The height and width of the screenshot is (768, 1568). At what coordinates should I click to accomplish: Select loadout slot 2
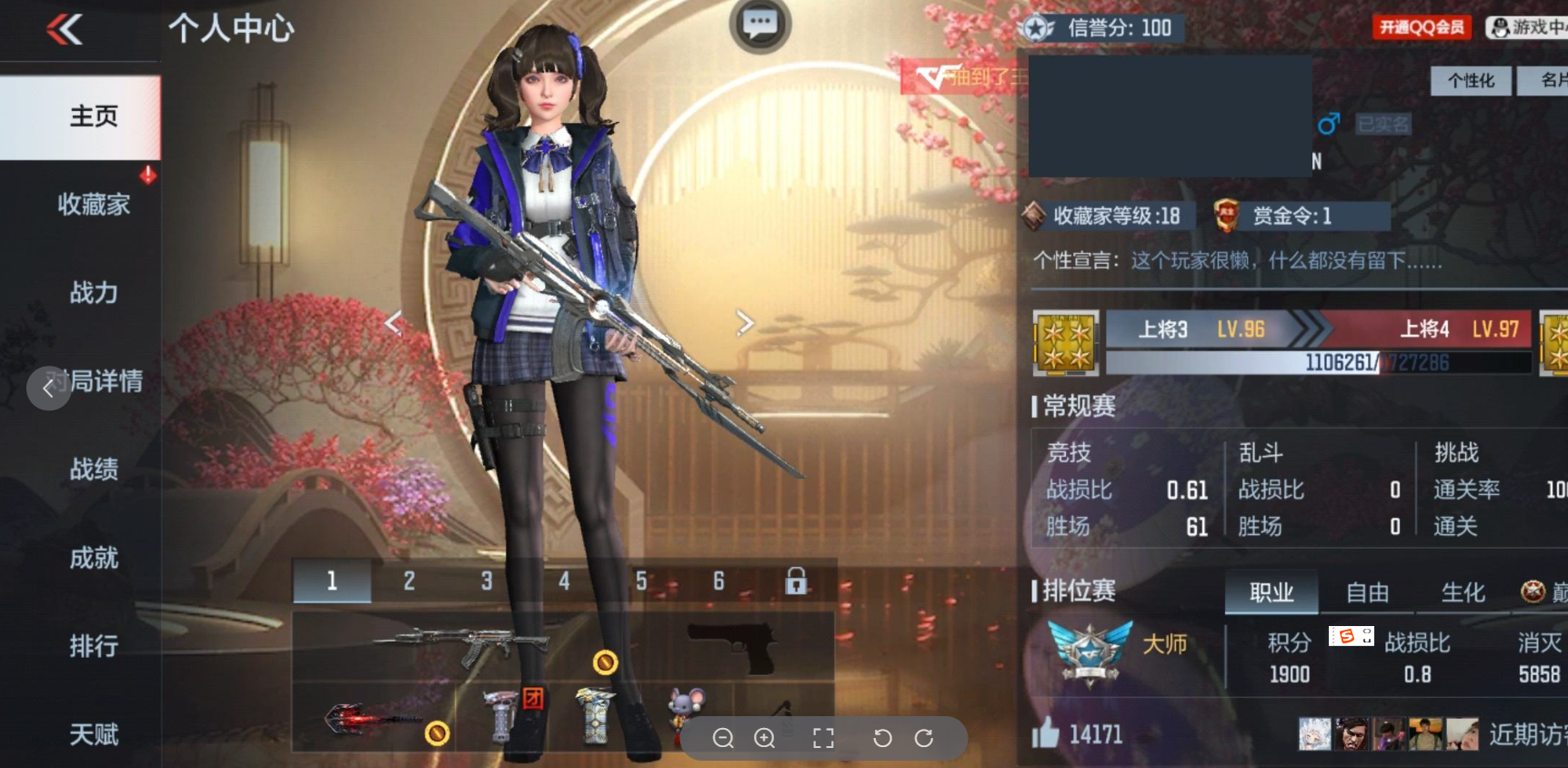(x=409, y=581)
